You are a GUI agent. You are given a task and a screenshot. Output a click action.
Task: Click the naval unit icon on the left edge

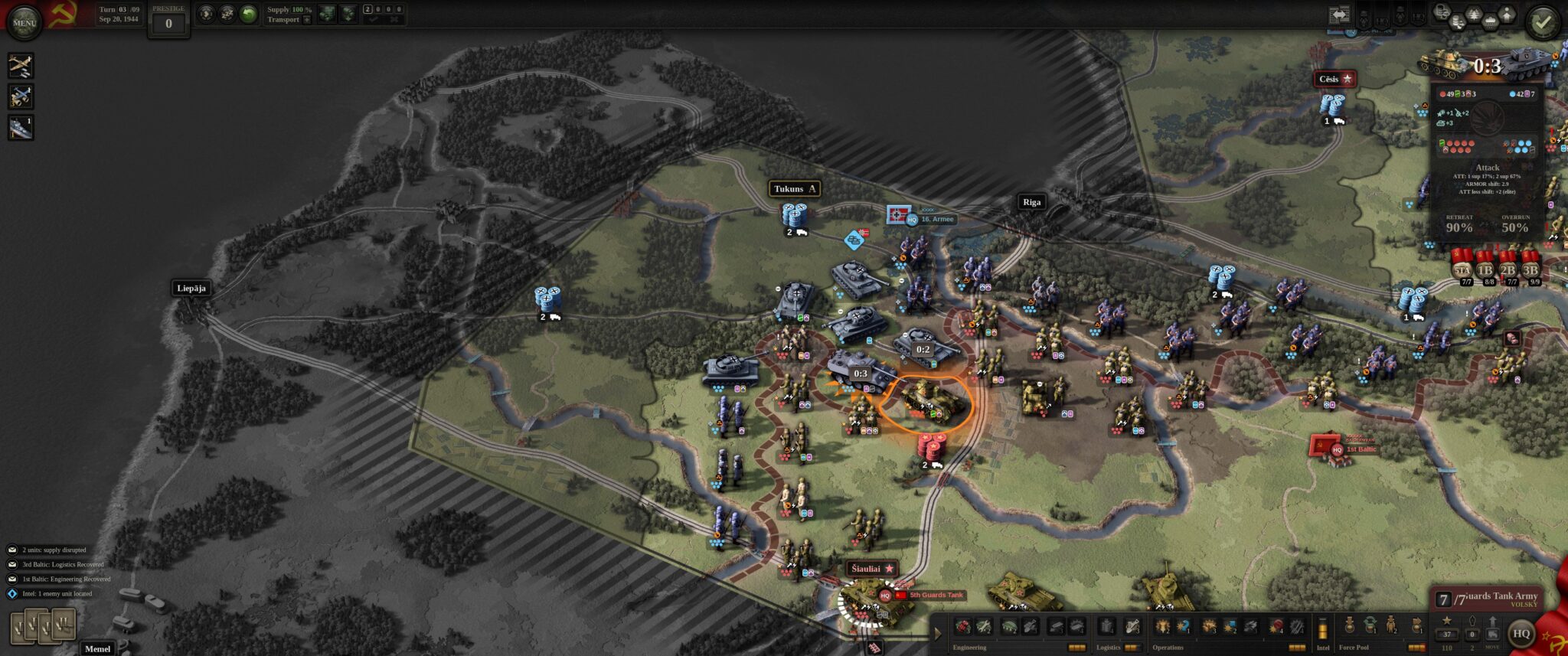point(19,126)
